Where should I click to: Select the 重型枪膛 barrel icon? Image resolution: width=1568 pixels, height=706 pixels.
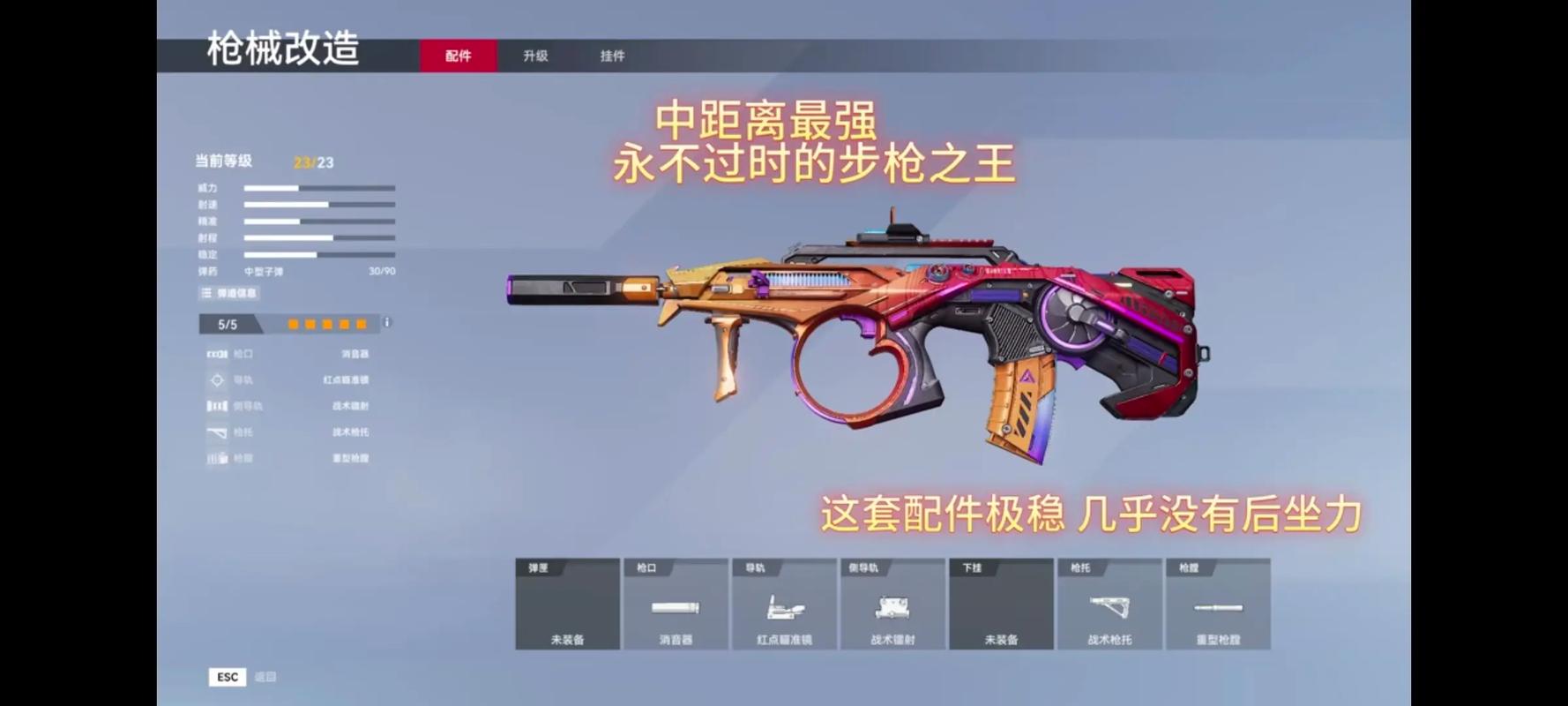click(1218, 609)
